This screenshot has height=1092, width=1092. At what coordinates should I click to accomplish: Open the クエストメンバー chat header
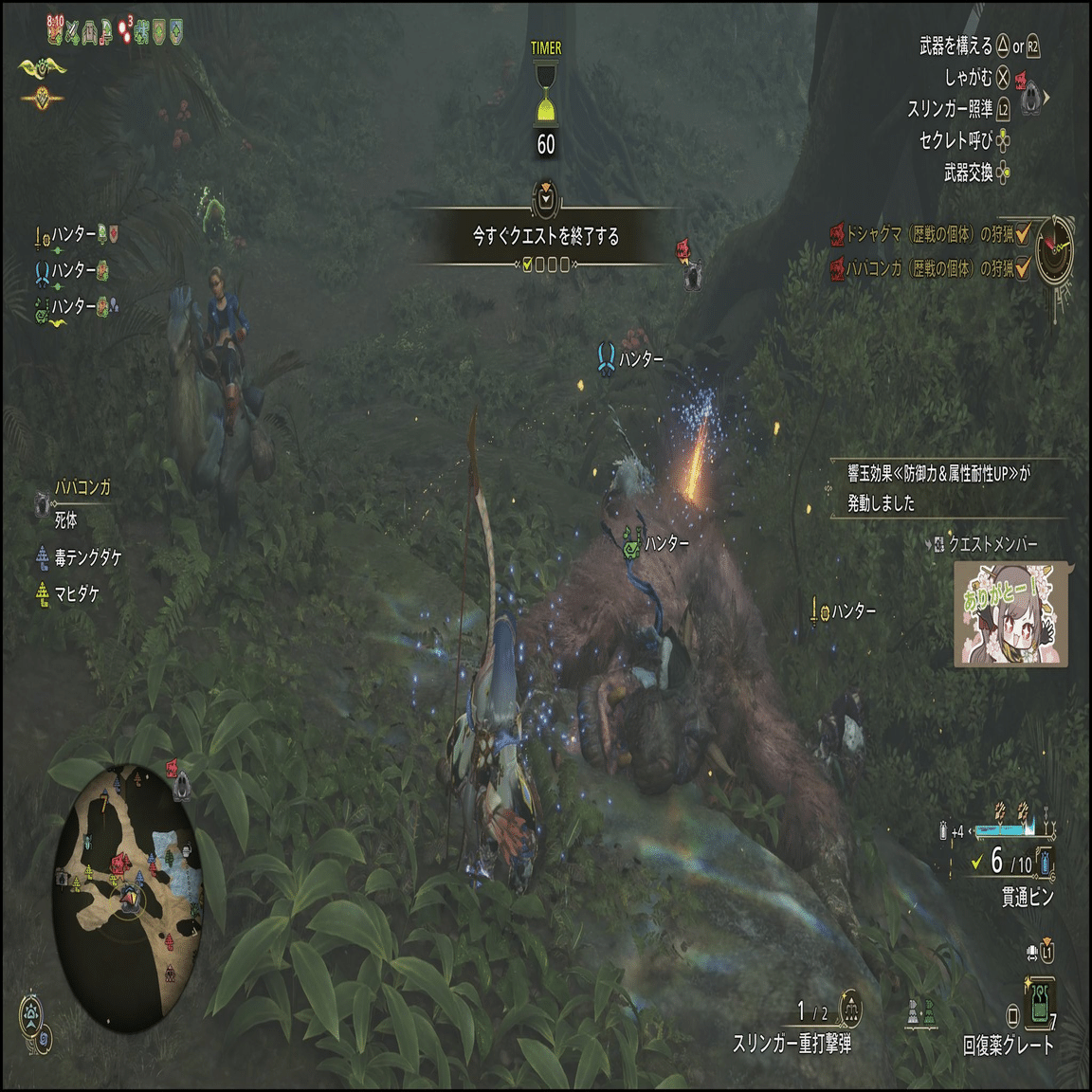[992, 544]
